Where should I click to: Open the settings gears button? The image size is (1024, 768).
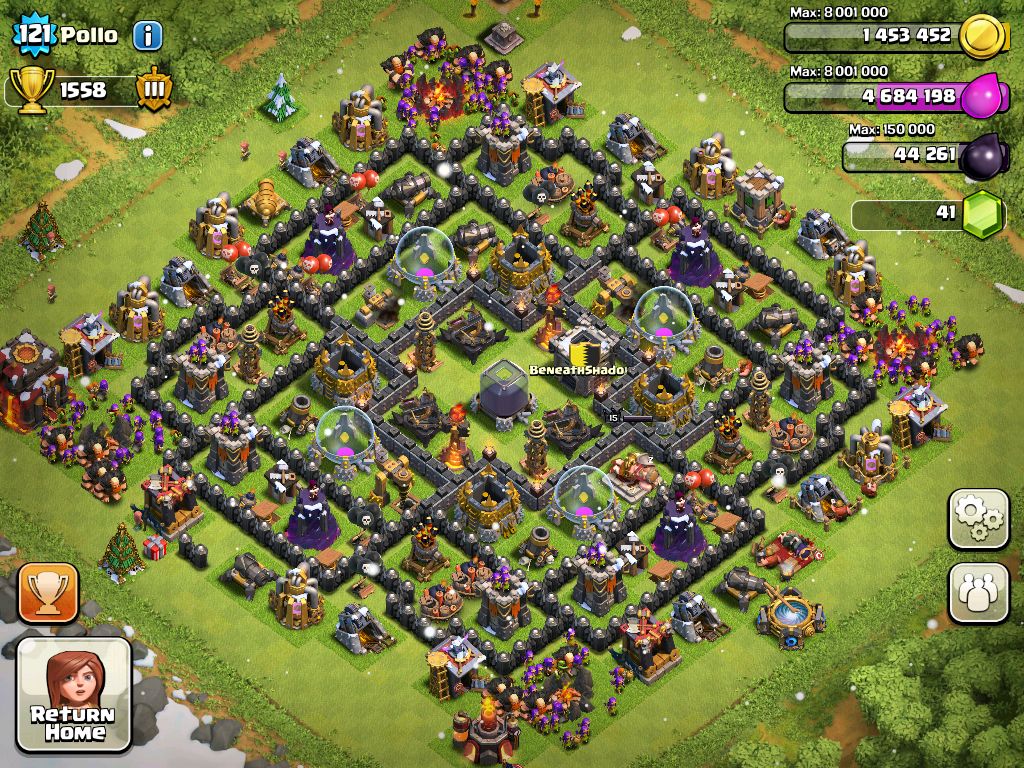978,519
